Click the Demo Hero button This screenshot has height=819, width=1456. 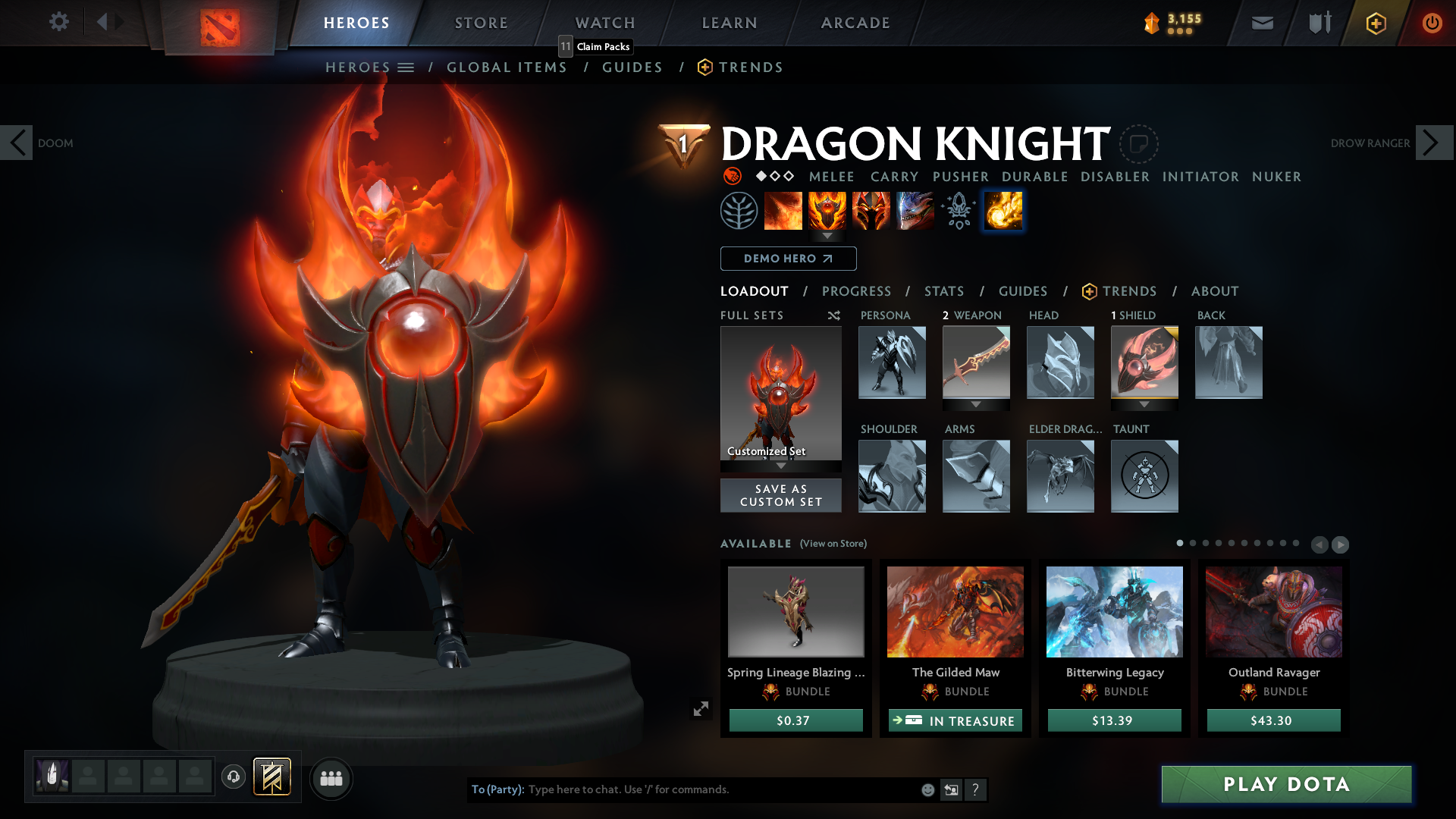point(787,259)
